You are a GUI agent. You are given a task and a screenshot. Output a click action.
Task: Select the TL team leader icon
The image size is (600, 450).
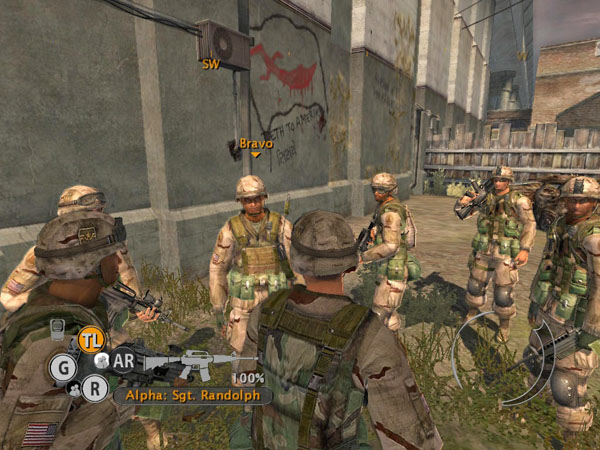pos(91,340)
